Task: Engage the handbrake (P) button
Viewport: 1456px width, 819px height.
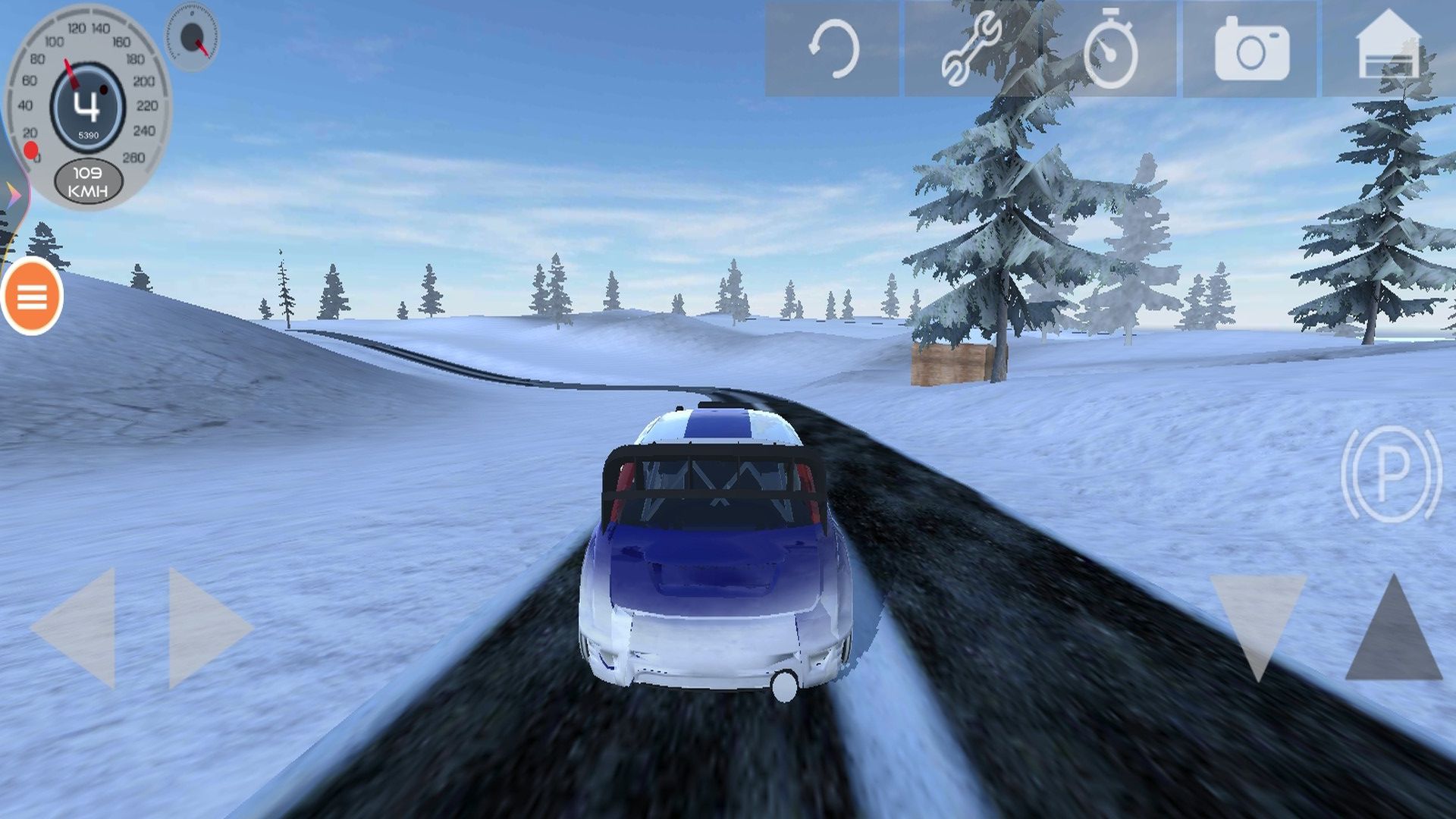Action: [x=1391, y=474]
